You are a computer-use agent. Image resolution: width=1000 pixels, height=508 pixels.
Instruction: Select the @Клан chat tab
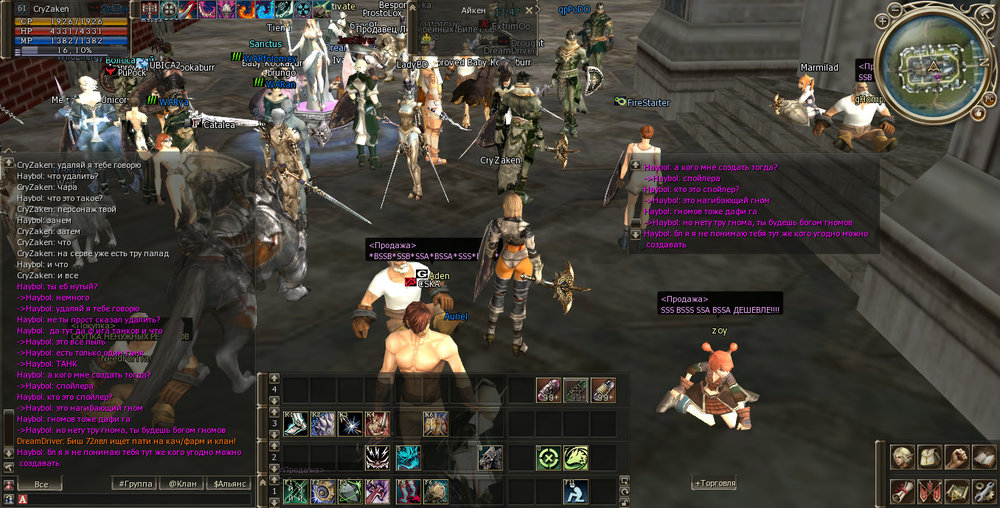[x=183, y=484]
